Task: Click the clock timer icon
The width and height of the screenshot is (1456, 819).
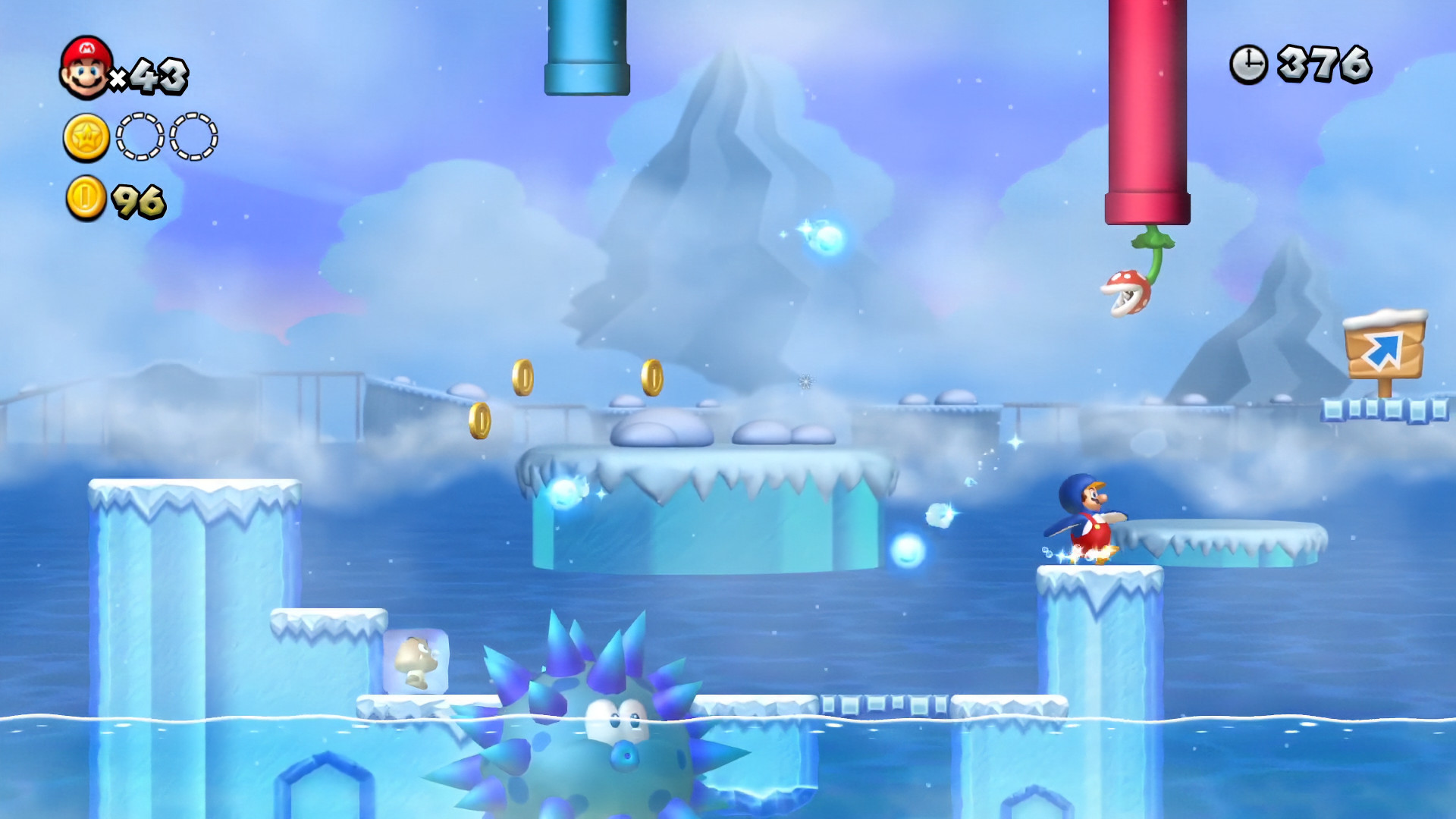Action: tap(1249, 63)
